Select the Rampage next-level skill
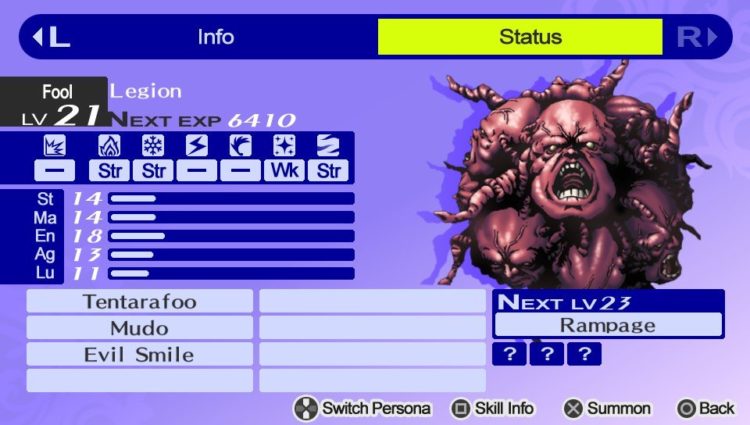The image size is (750, 425). point(608,325)
